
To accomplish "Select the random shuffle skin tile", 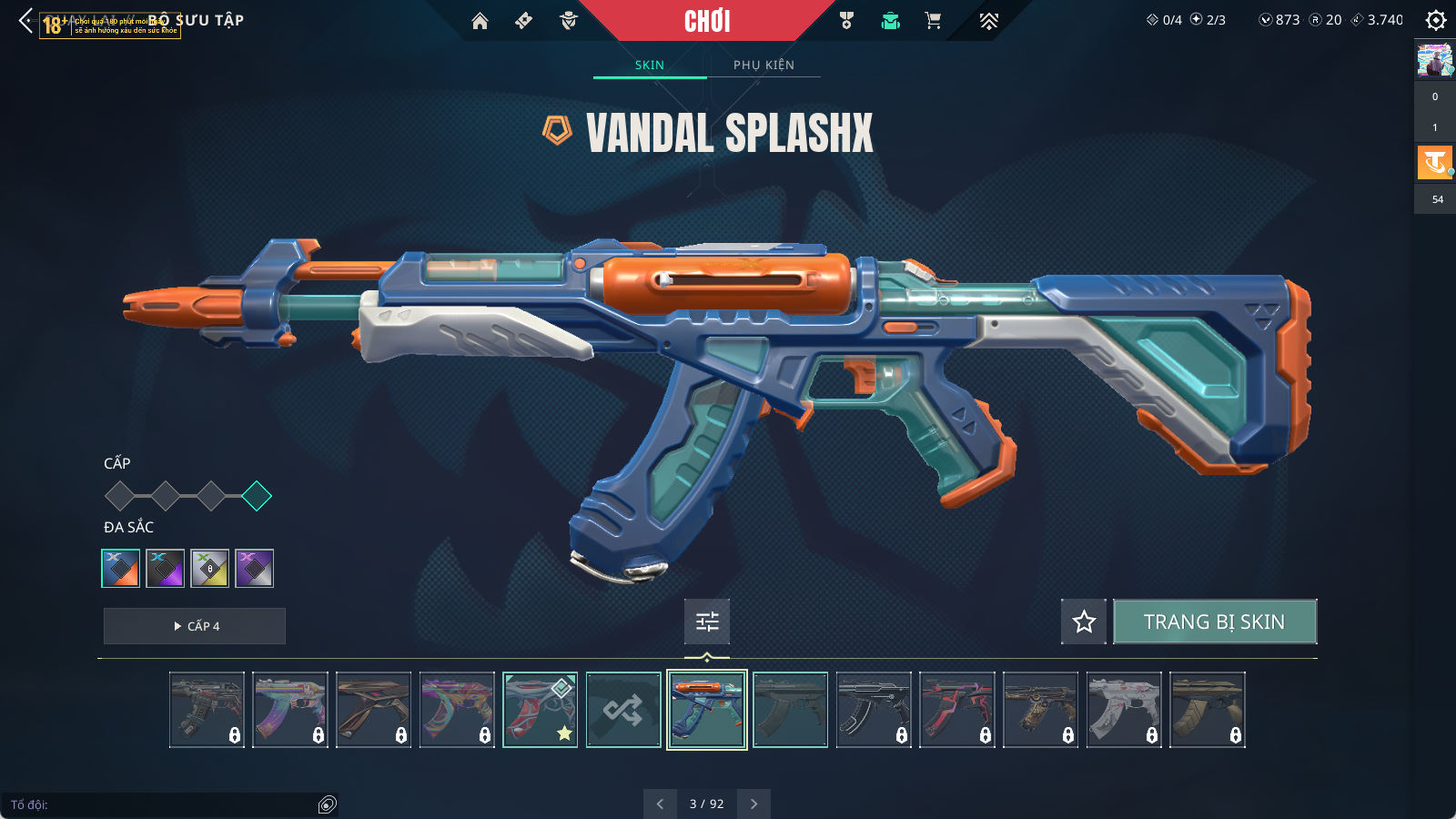I will click(x=623, y=710).
